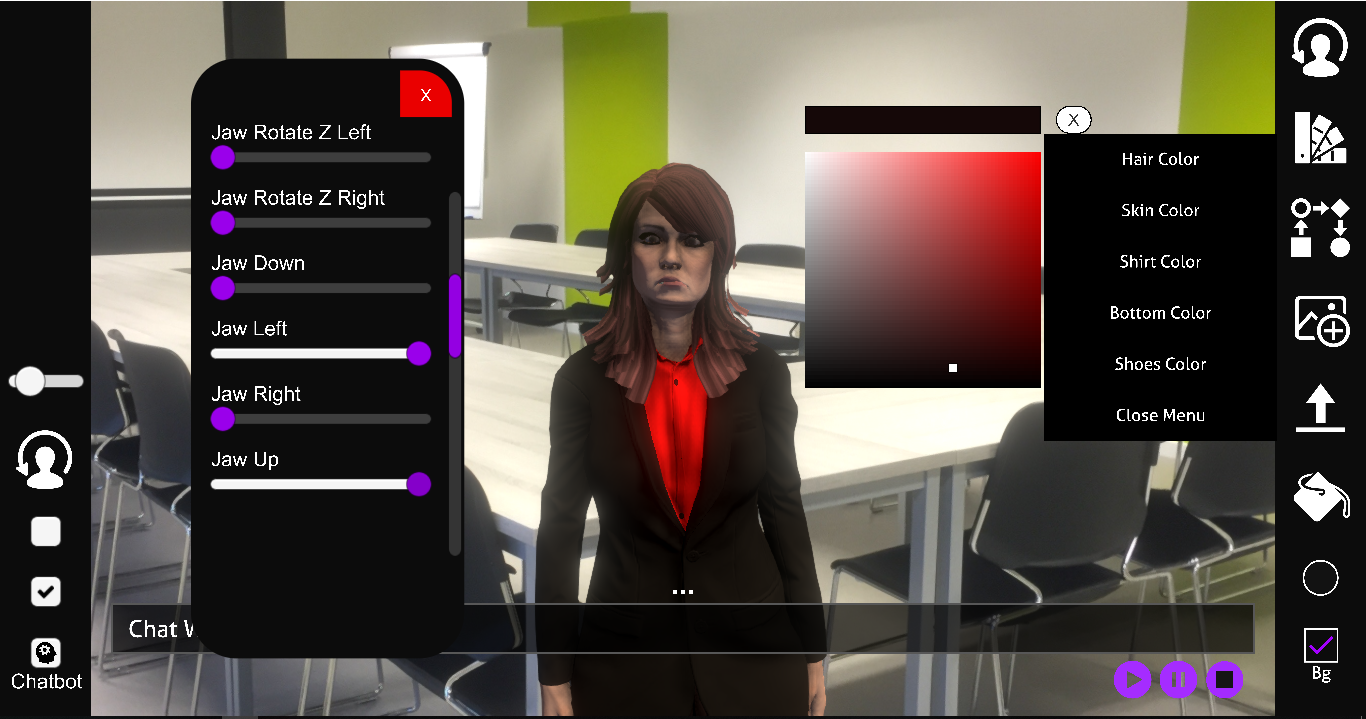
Task: Click the Jaw Left slider handle
Action: 419,353
